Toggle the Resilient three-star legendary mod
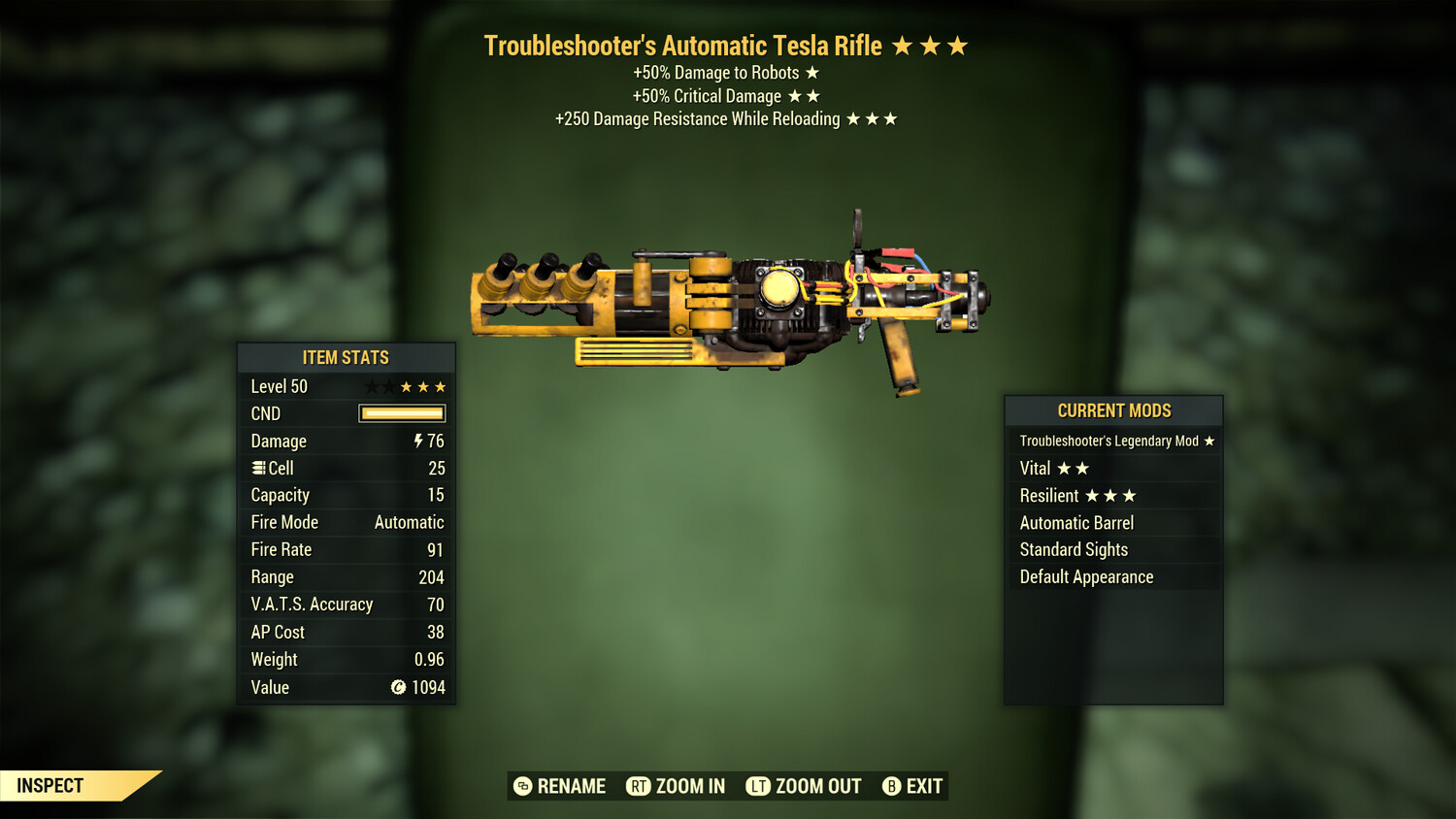 point(1077,495)
